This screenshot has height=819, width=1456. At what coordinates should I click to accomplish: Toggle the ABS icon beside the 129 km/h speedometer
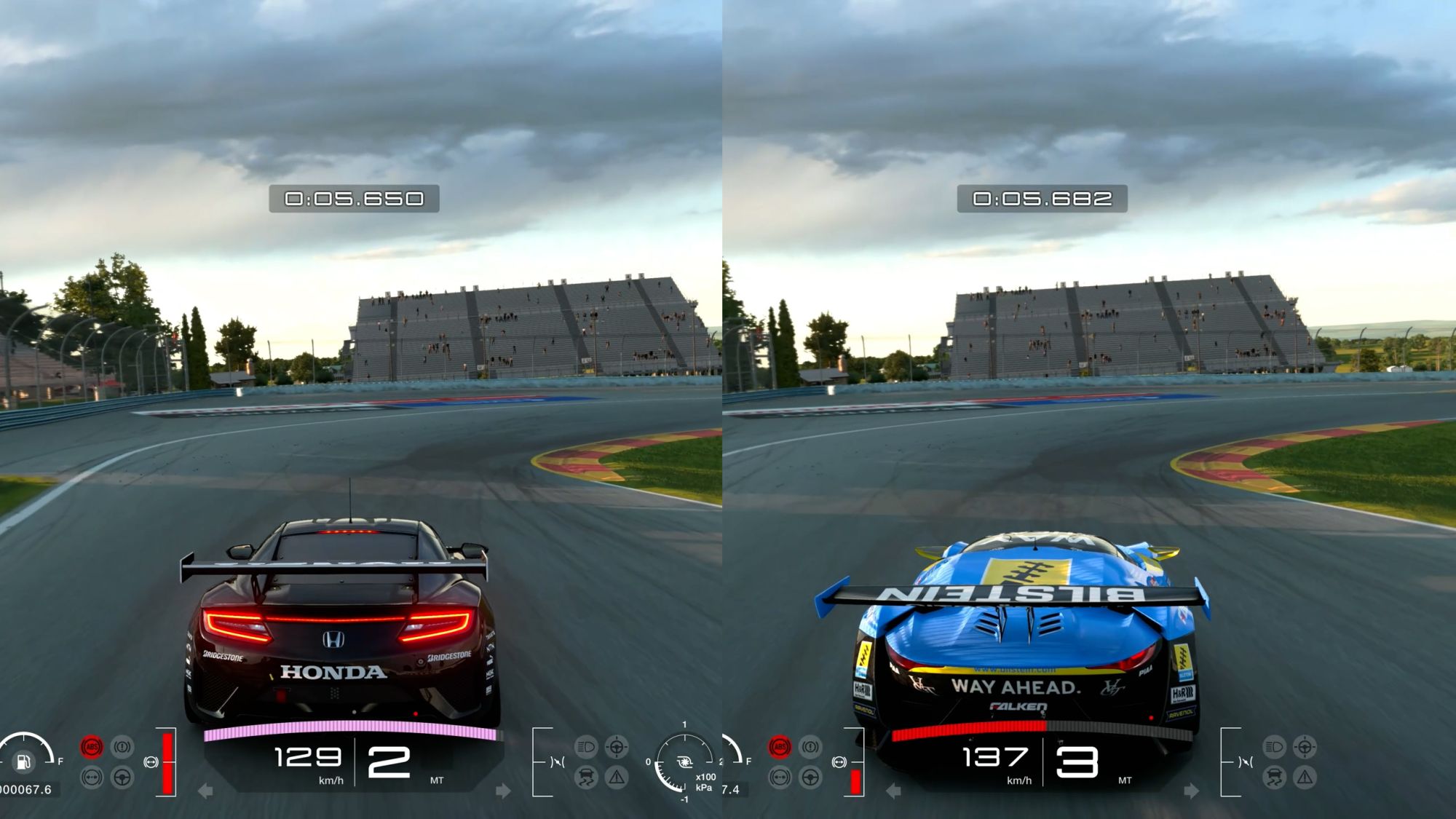92,747
